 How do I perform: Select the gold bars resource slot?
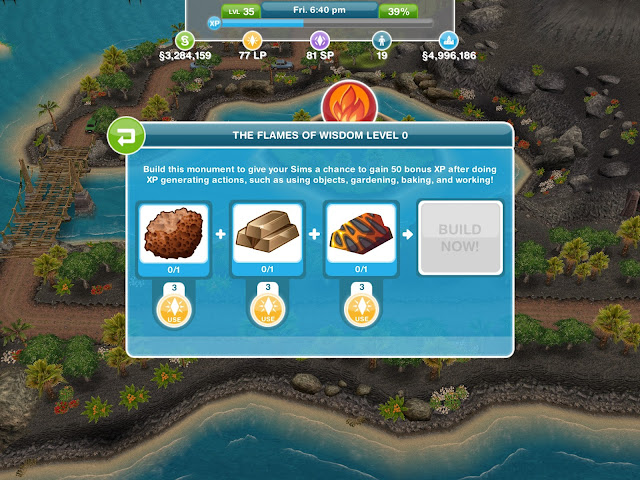(x=268, y=236)
